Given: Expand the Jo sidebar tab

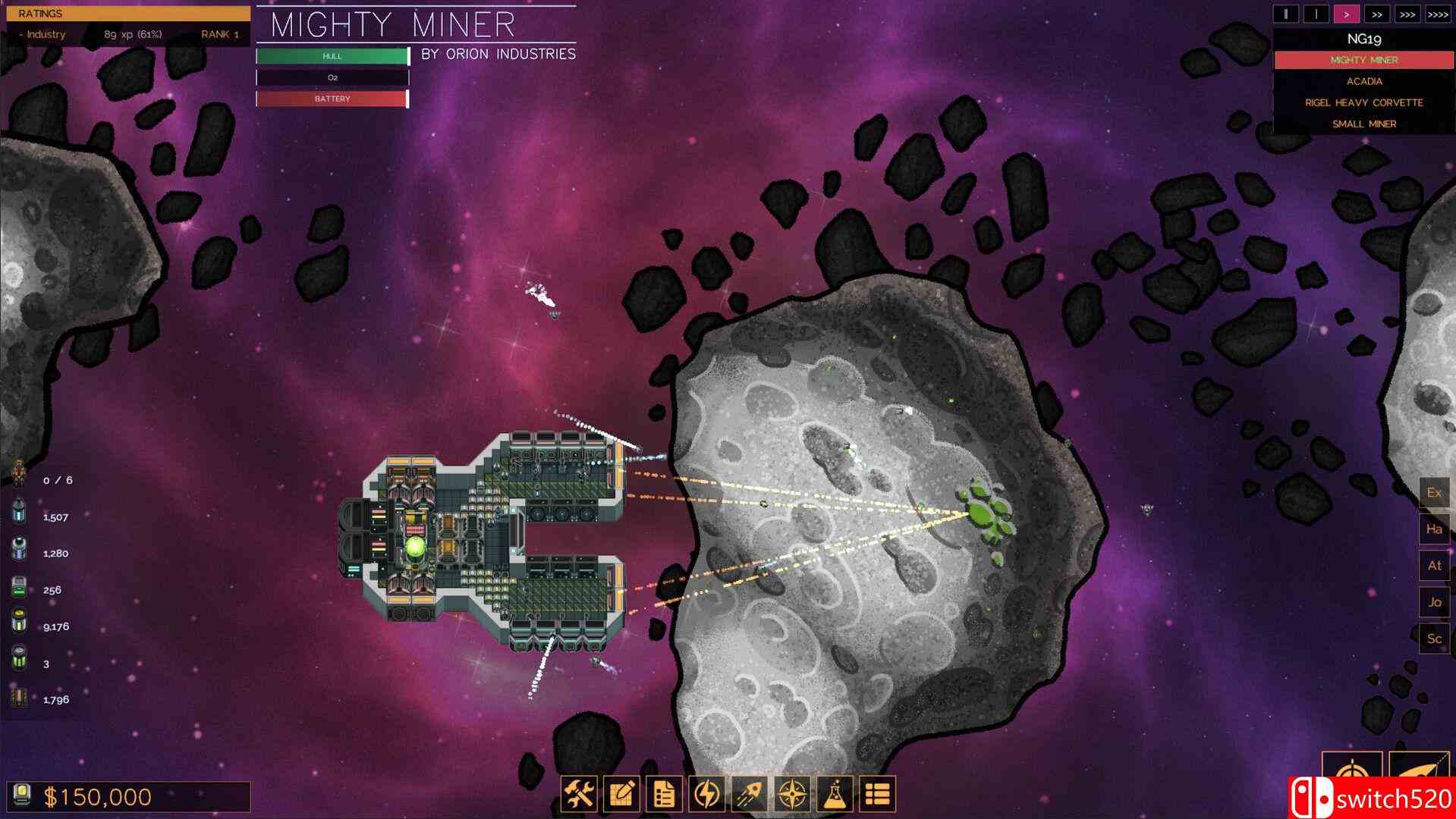Looking at the screenshot, I should [x=1434, y=602].
